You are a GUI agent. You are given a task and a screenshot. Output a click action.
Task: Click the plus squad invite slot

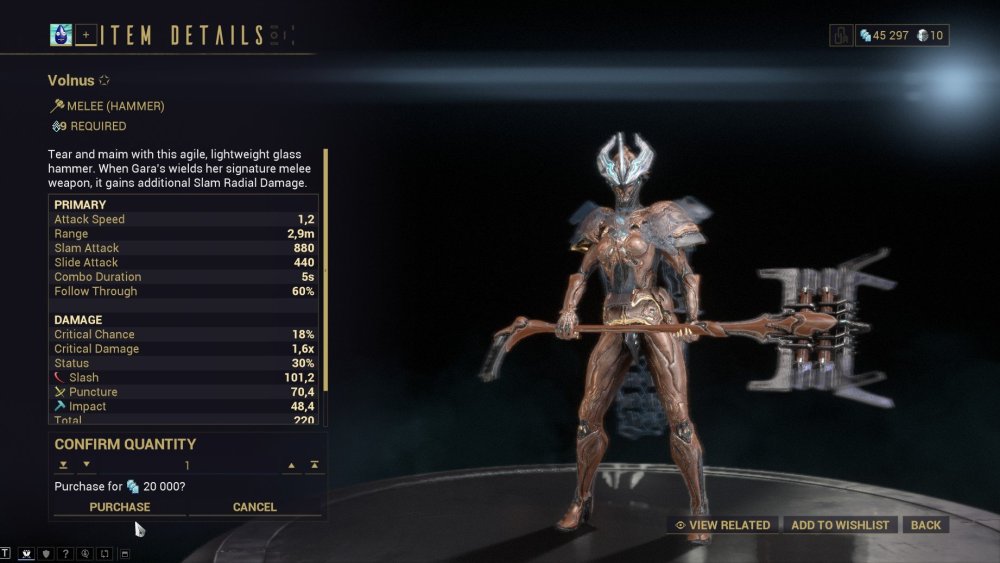(86, 35)
